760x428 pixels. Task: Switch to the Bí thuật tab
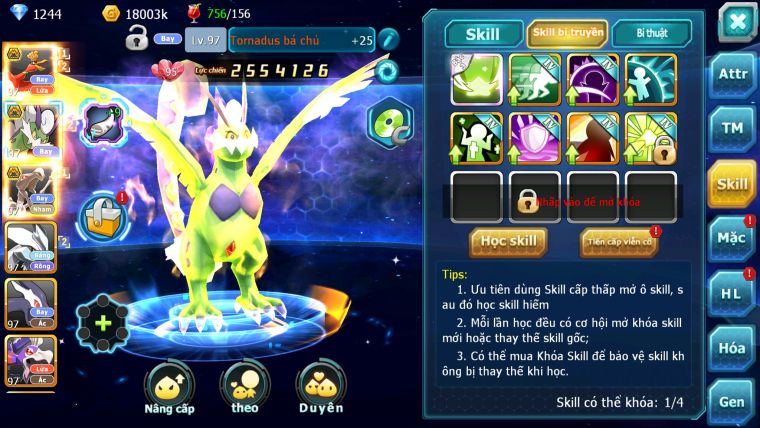pos(650,33)
